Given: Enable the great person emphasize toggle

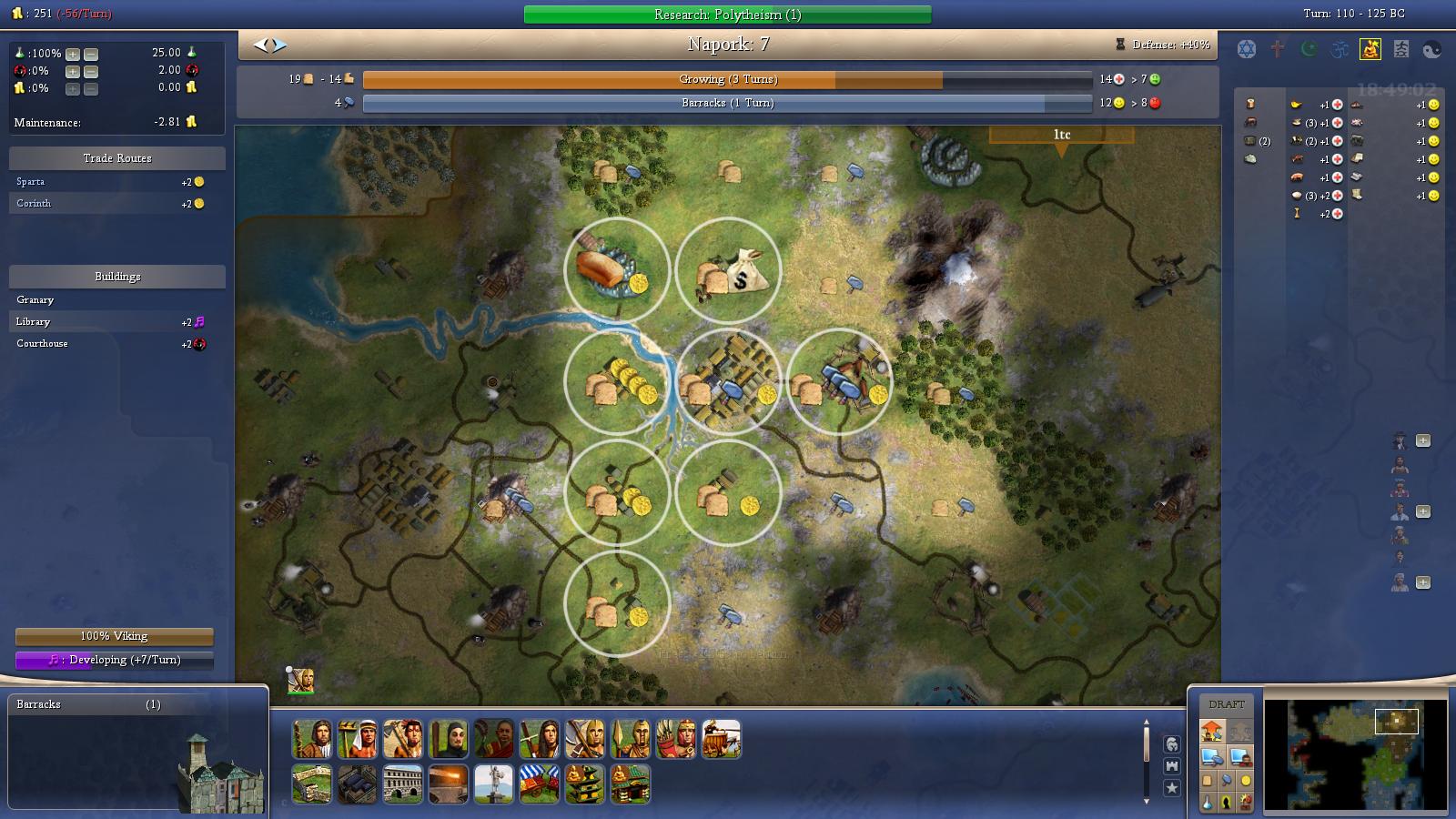Looking at the screenshot, I should pyautogui.click(x=1227, y=801).
